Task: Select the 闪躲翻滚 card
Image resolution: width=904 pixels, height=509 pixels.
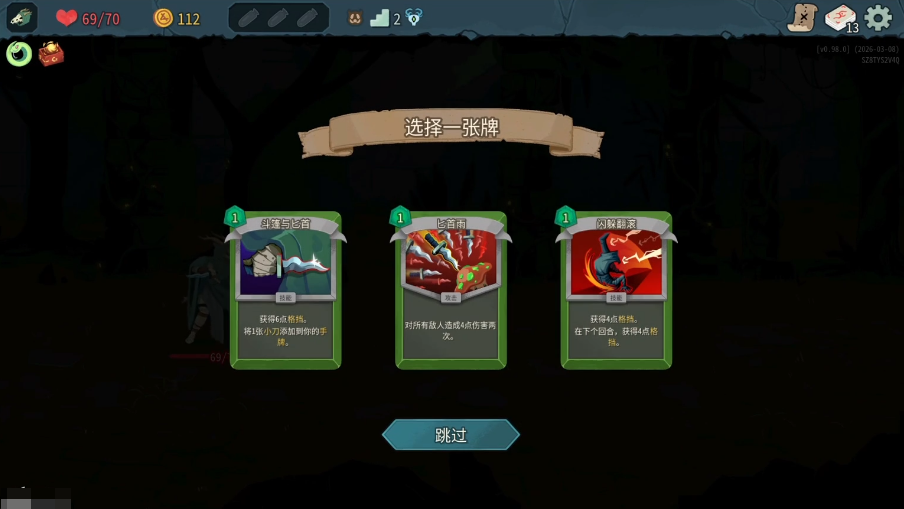Action: click(616, 290)
